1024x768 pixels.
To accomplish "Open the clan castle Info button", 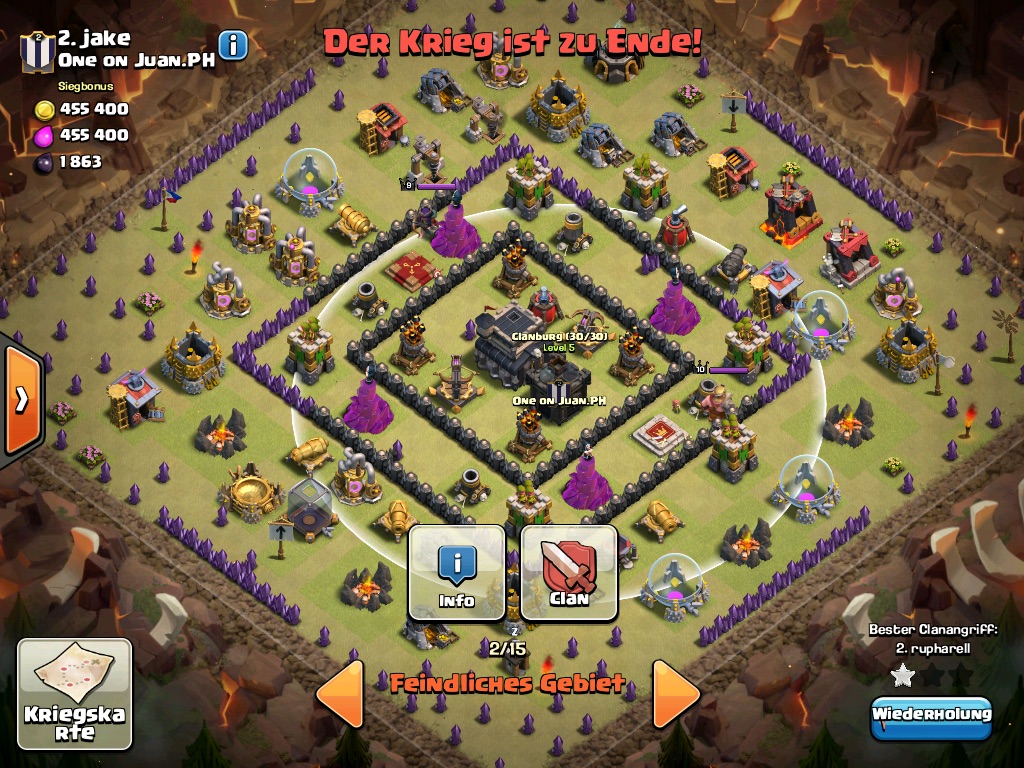I will tap(456, 573).
